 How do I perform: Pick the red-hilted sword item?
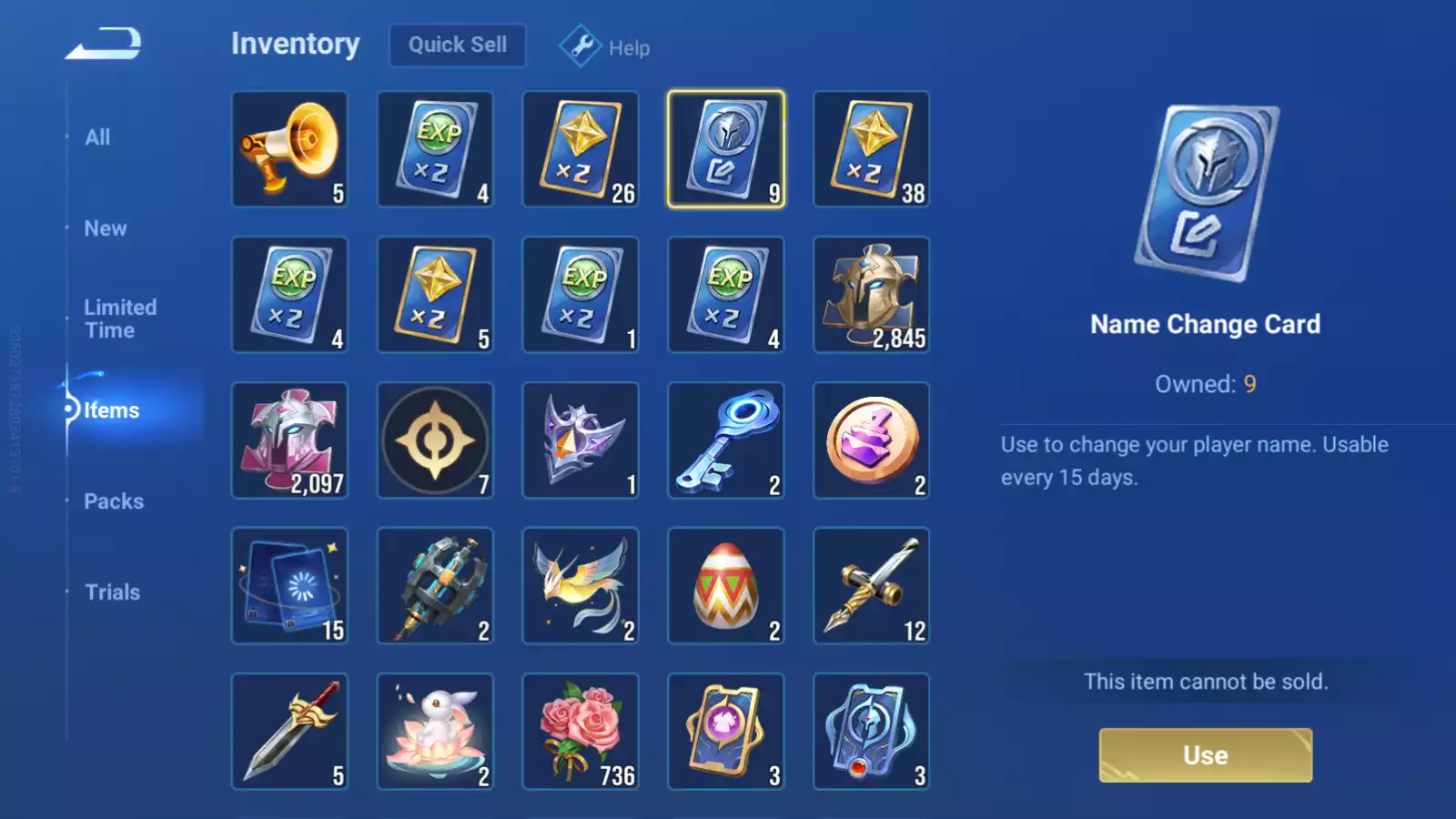pyautogui.click(x=289, y=732)
